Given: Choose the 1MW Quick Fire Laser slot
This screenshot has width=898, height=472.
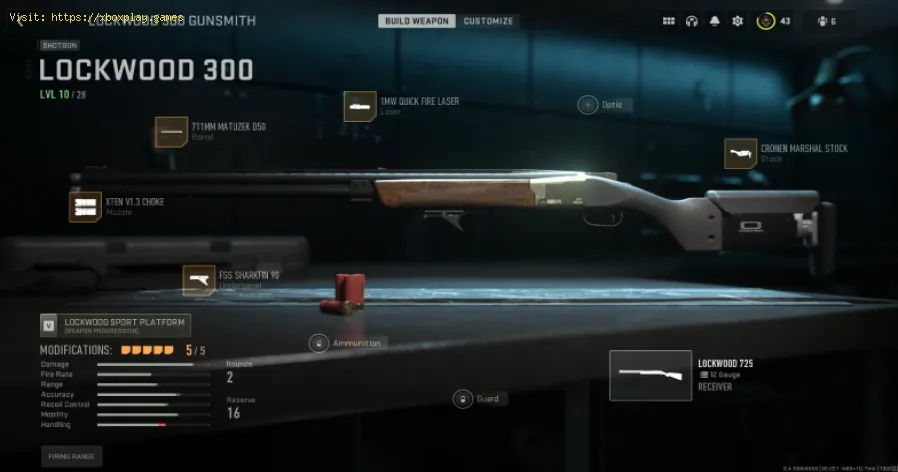Looking at the screenshot, I should [360, 106].
